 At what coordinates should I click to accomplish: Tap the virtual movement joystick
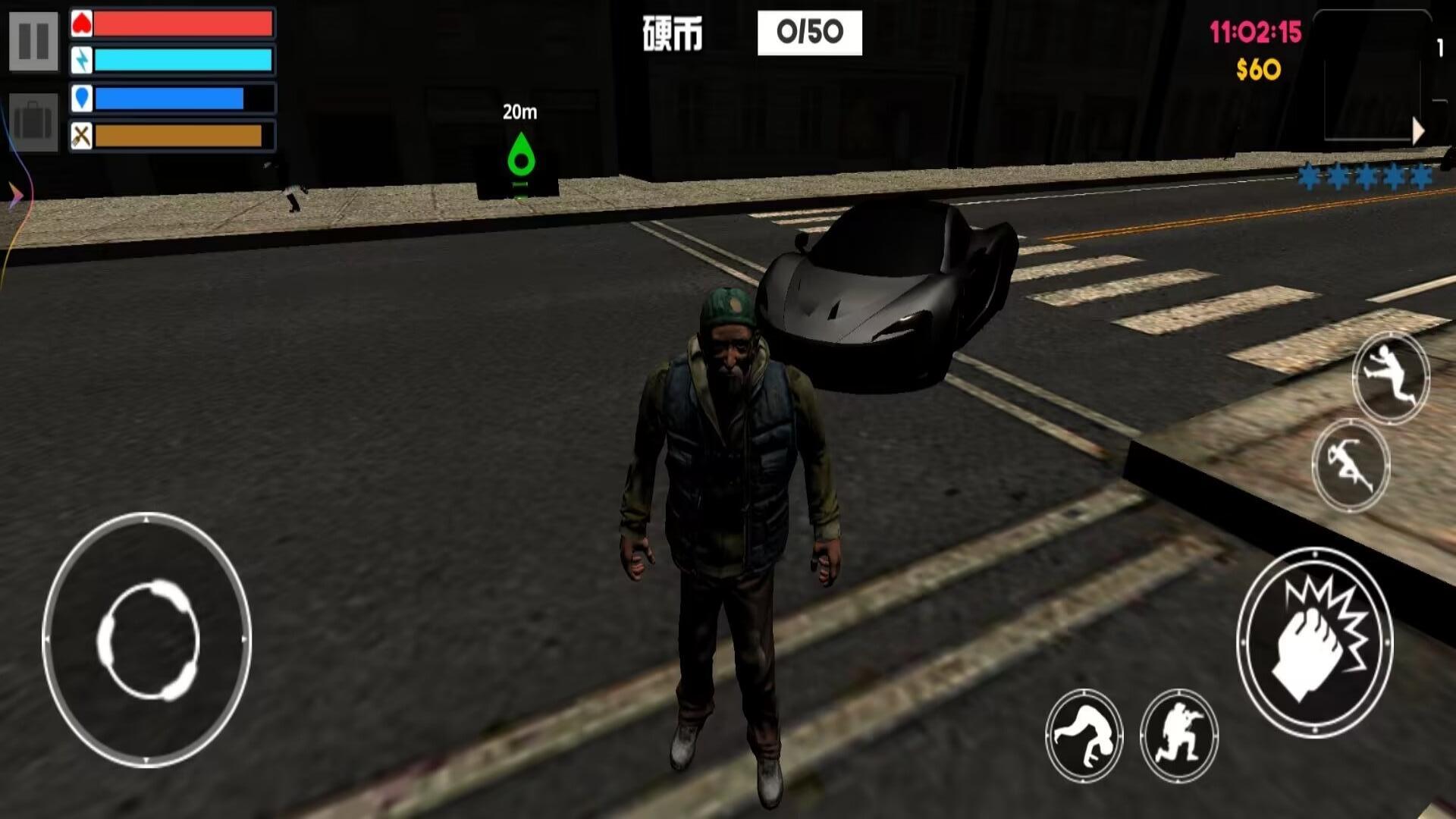[147, 640]
